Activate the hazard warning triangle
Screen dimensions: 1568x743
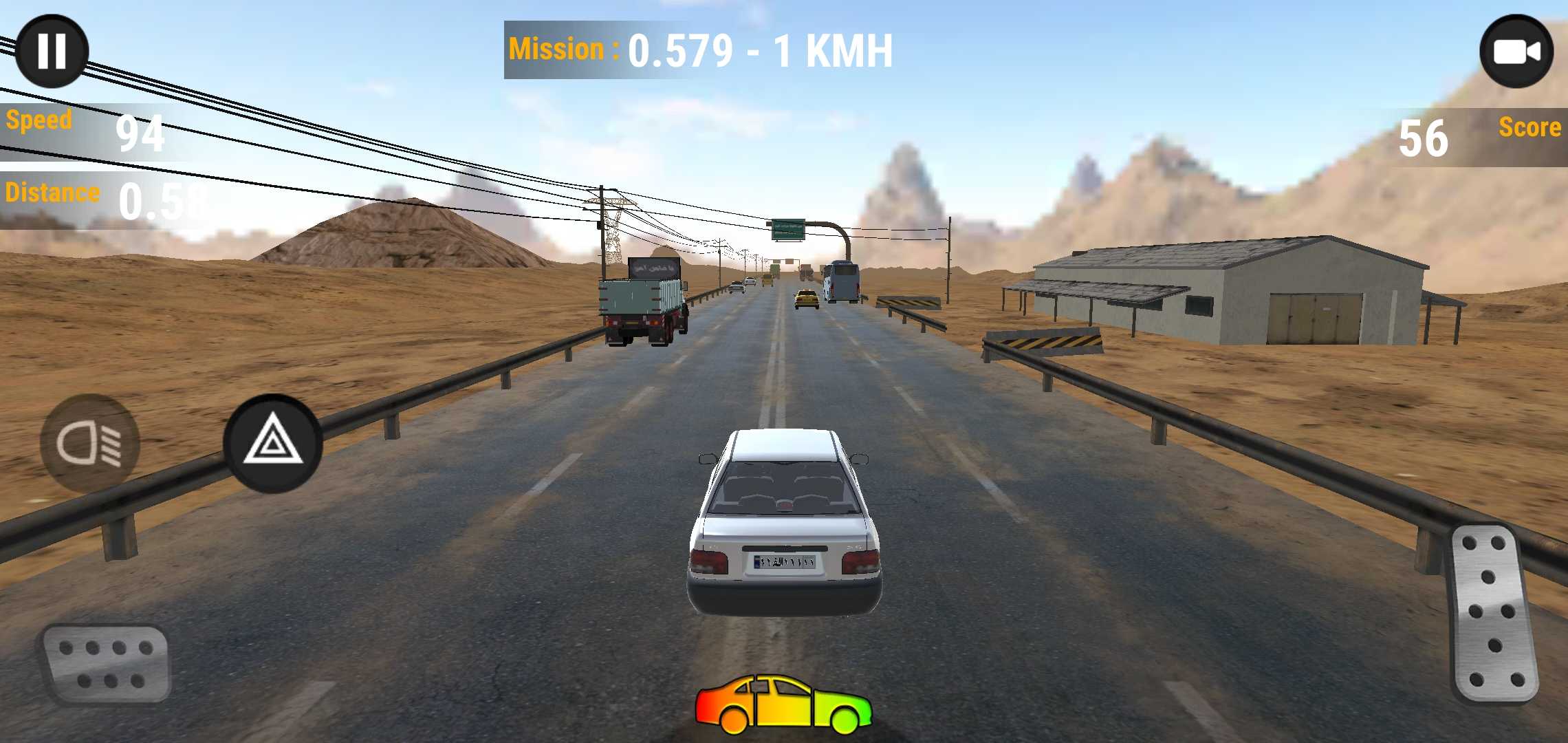pos(274,444)
